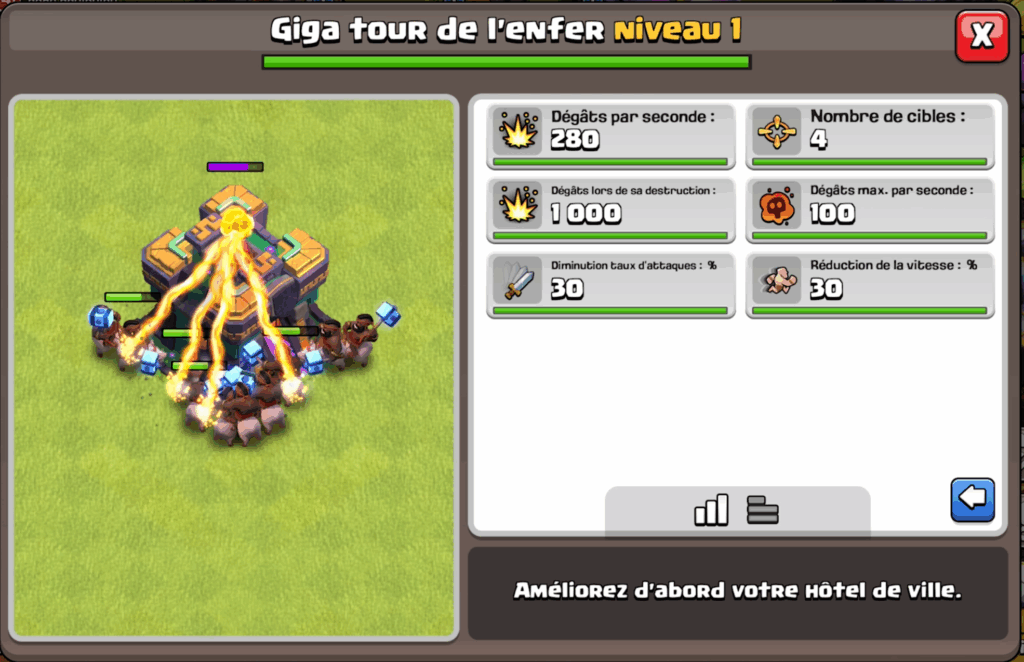Image resolution: width=1024 pixels, height=662 pixels.
Task: Click the Réduction de la vitesse row
Action: pyautogui.click(x=870, y=284)
